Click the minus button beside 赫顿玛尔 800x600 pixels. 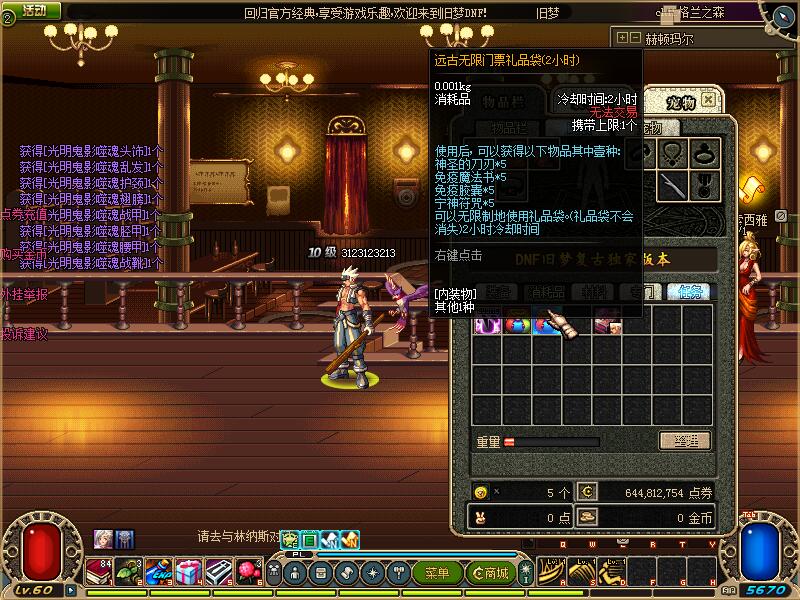click(635, 39)
